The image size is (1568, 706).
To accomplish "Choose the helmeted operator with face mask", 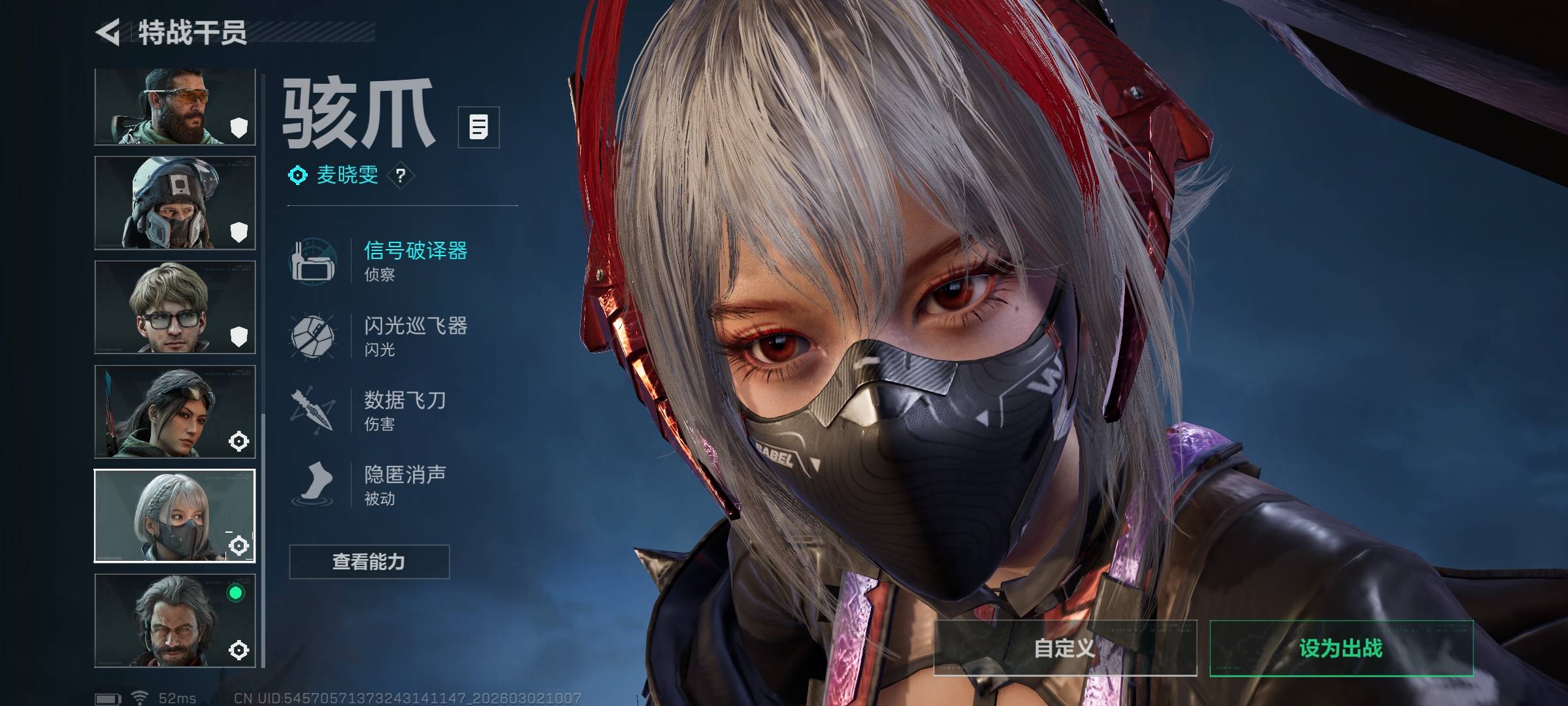I will (x=174, y=203).
